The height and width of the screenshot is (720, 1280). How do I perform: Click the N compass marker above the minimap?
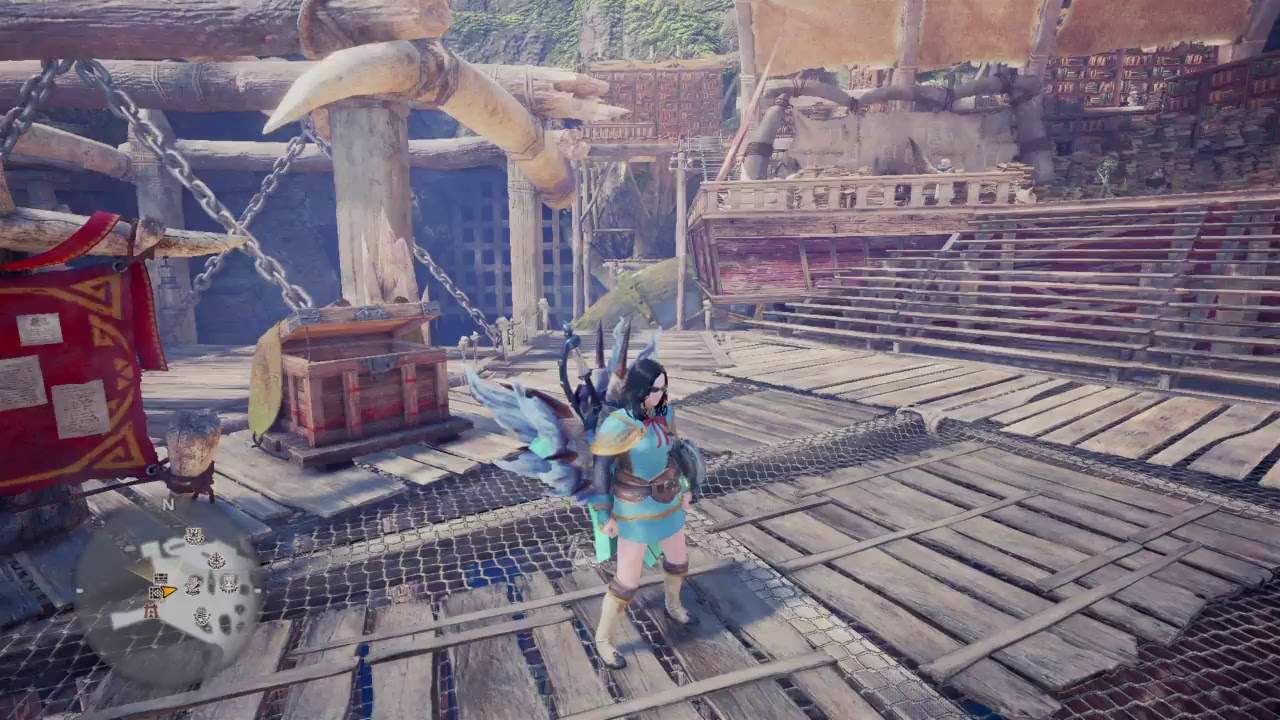(x=169, y=502)
